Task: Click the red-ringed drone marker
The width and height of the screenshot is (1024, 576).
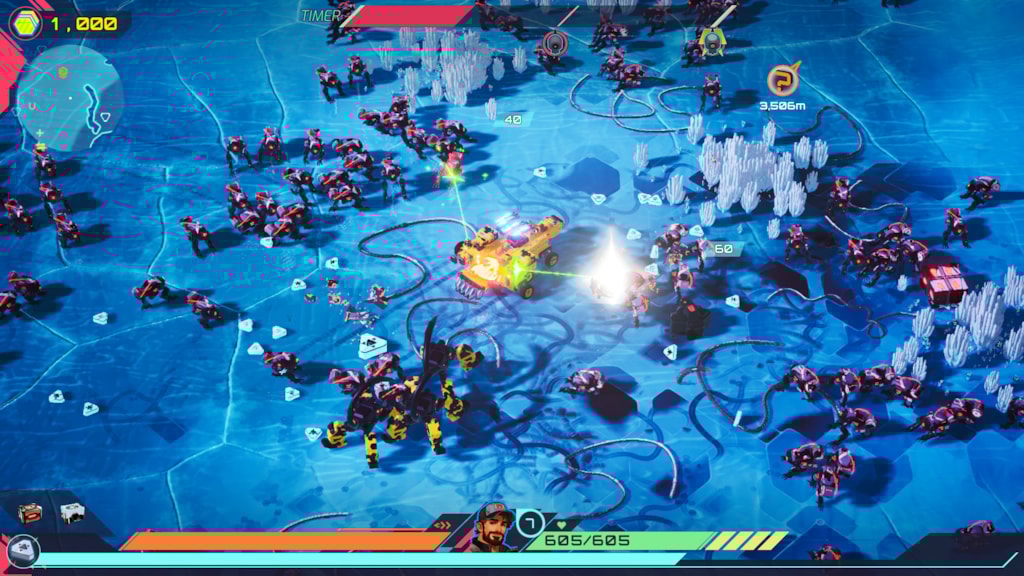Action: coord(554,43)
